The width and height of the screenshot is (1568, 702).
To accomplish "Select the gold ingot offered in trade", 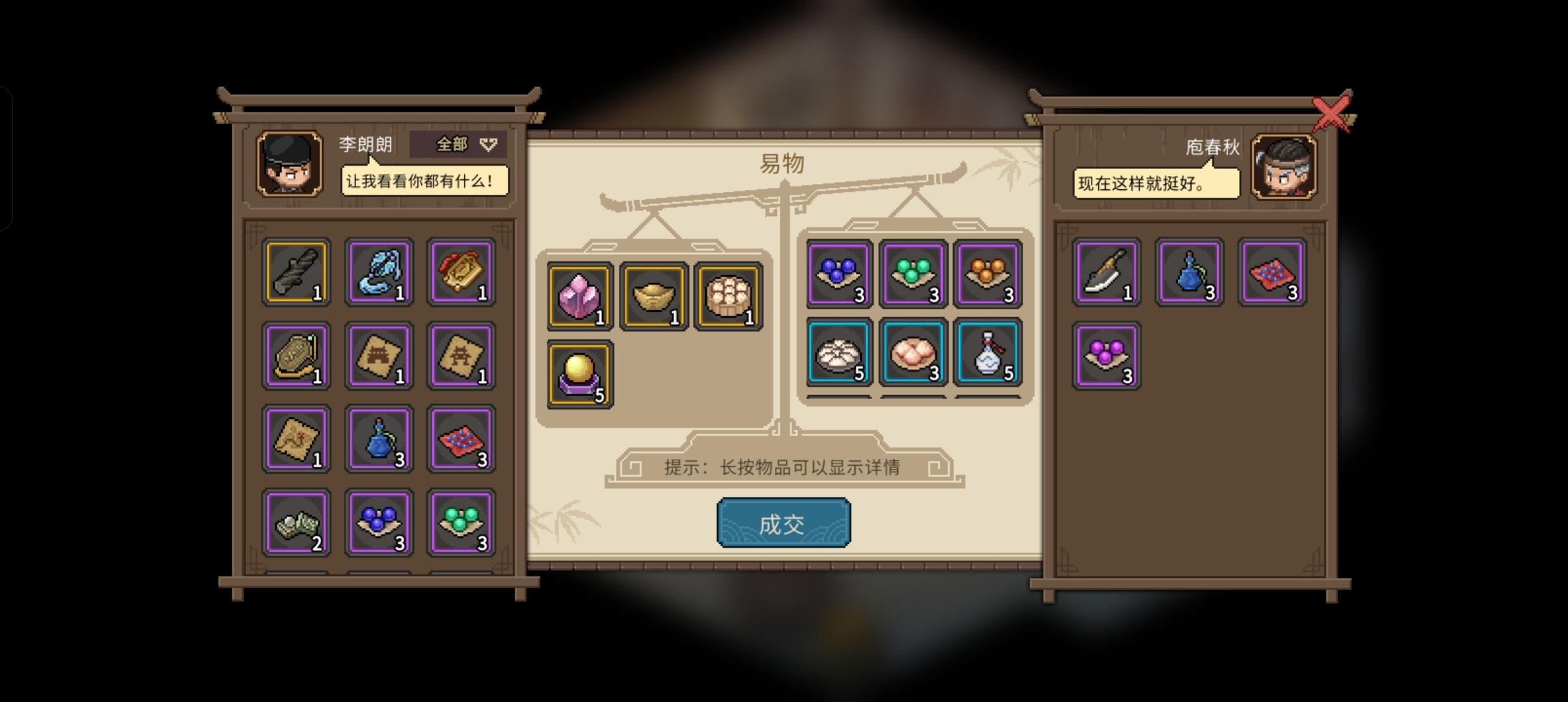I will (x=655, y=296).
